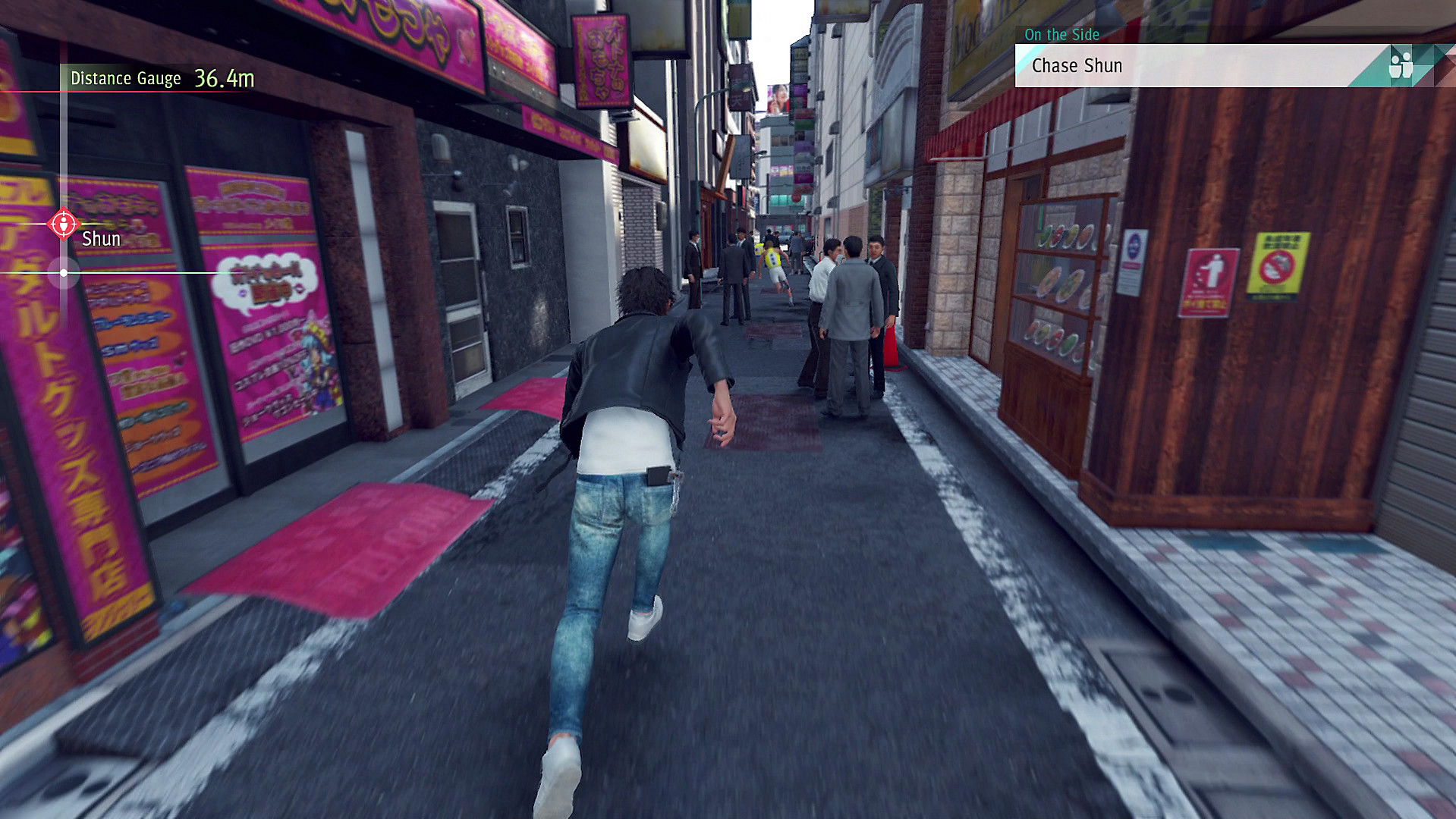Click the Shun name label beside the marker
This screenshot has height=819, width=1456.
click(101, 238)
